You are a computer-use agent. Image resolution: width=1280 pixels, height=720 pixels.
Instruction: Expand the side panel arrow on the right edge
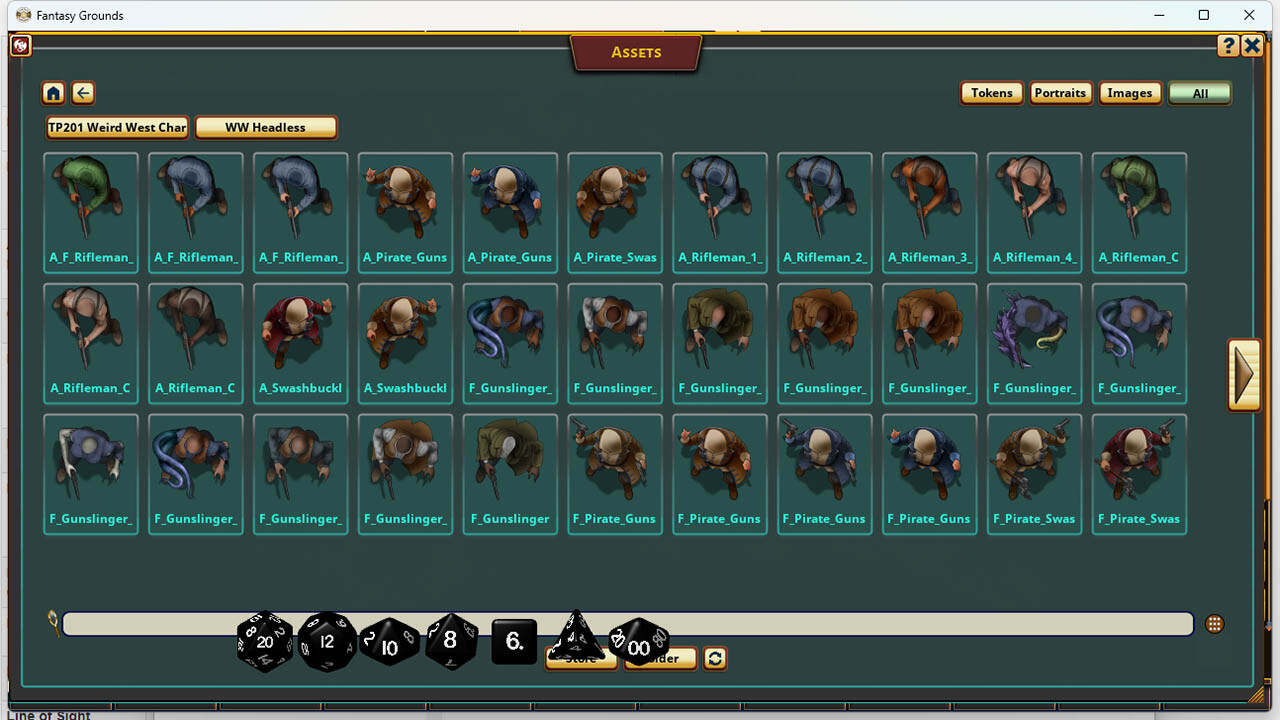pos(1244,374)
